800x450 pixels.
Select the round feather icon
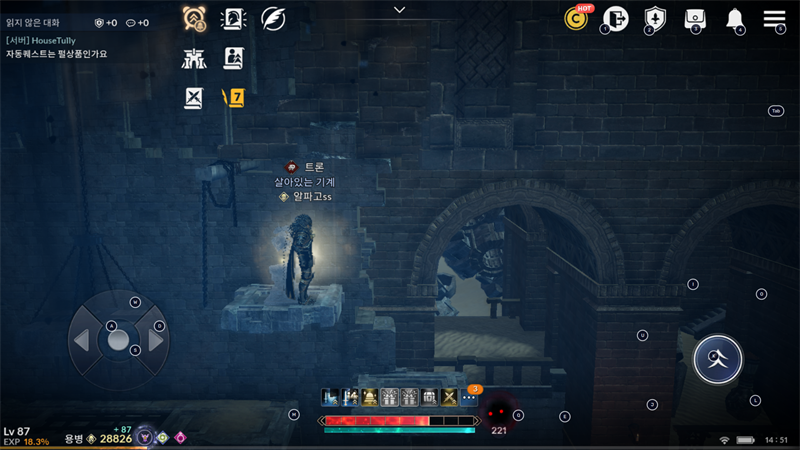(273, 18)
